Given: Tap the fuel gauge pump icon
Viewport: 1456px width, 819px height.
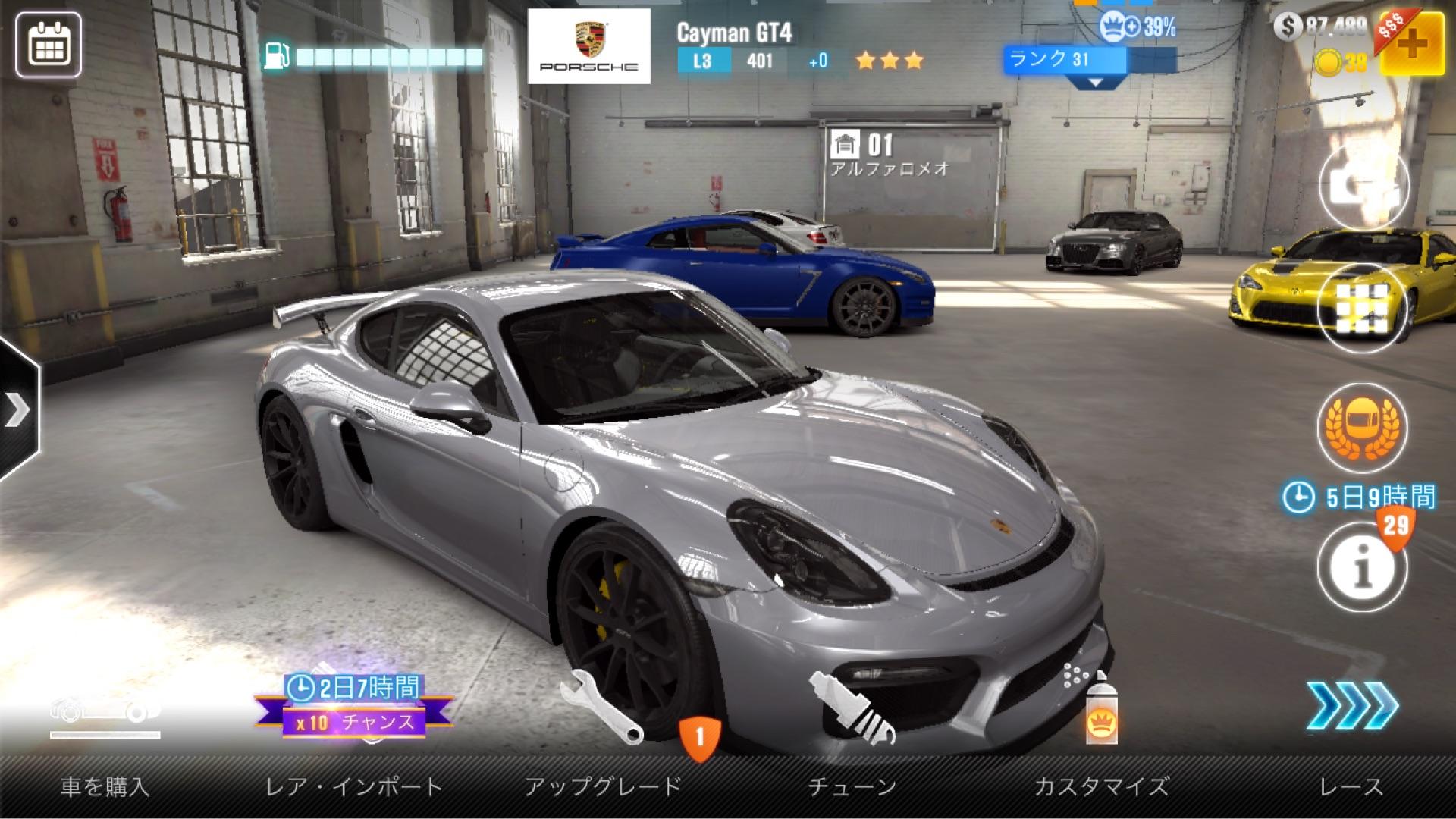Looking at the screenshot, I should 277,56.
